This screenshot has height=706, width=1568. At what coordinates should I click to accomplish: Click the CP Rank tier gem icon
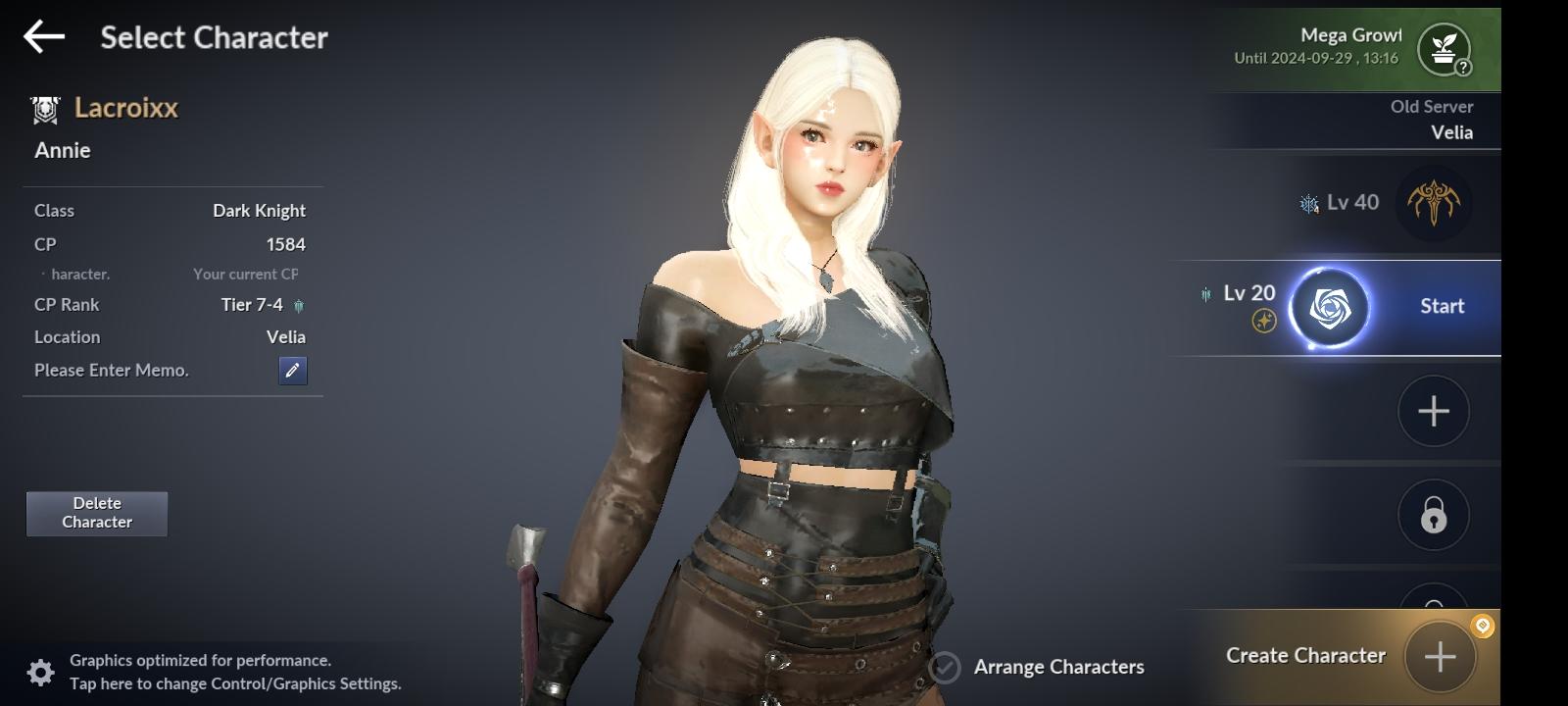point(300,305)
